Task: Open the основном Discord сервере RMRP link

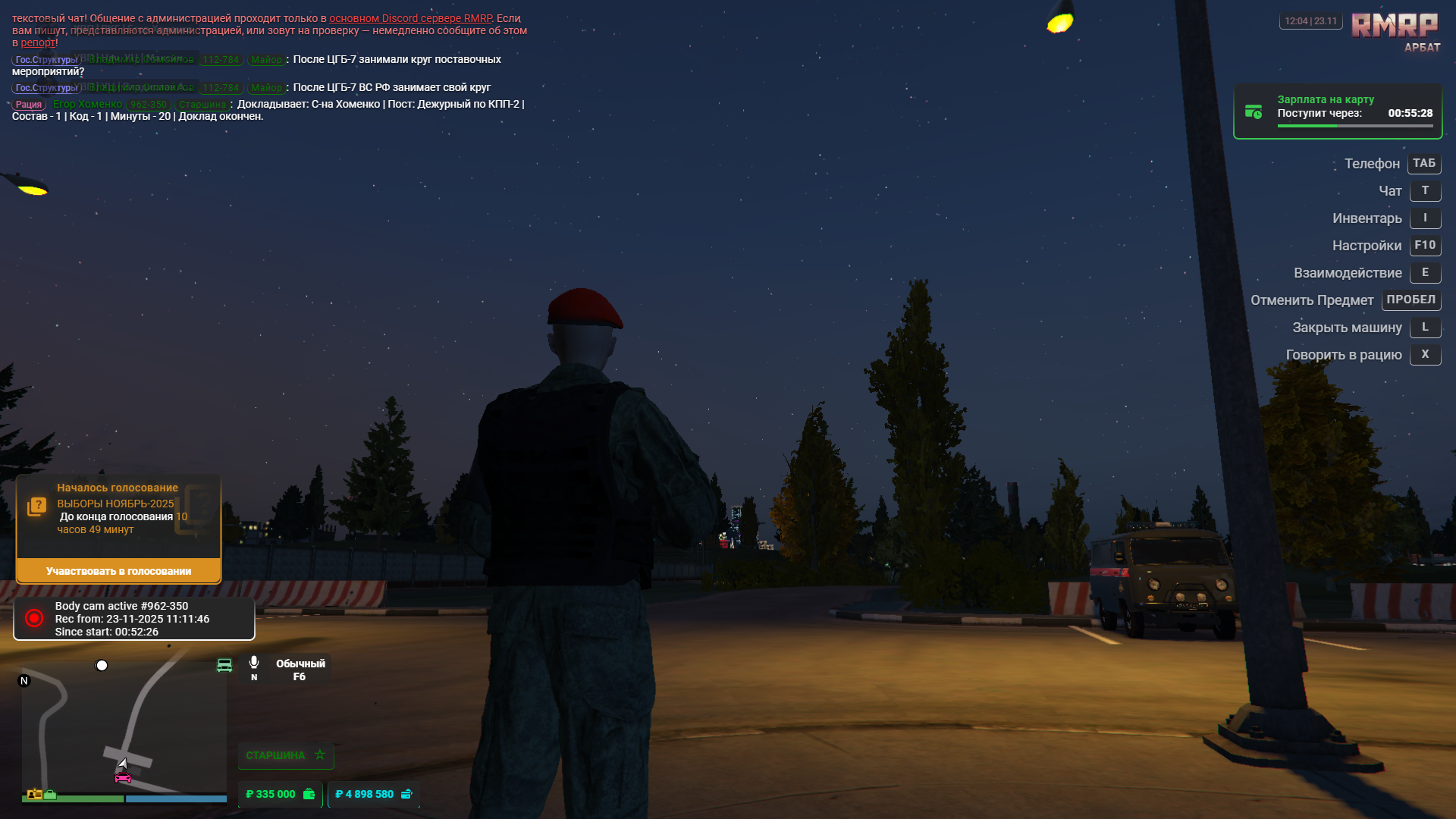Action: [419, 17]
